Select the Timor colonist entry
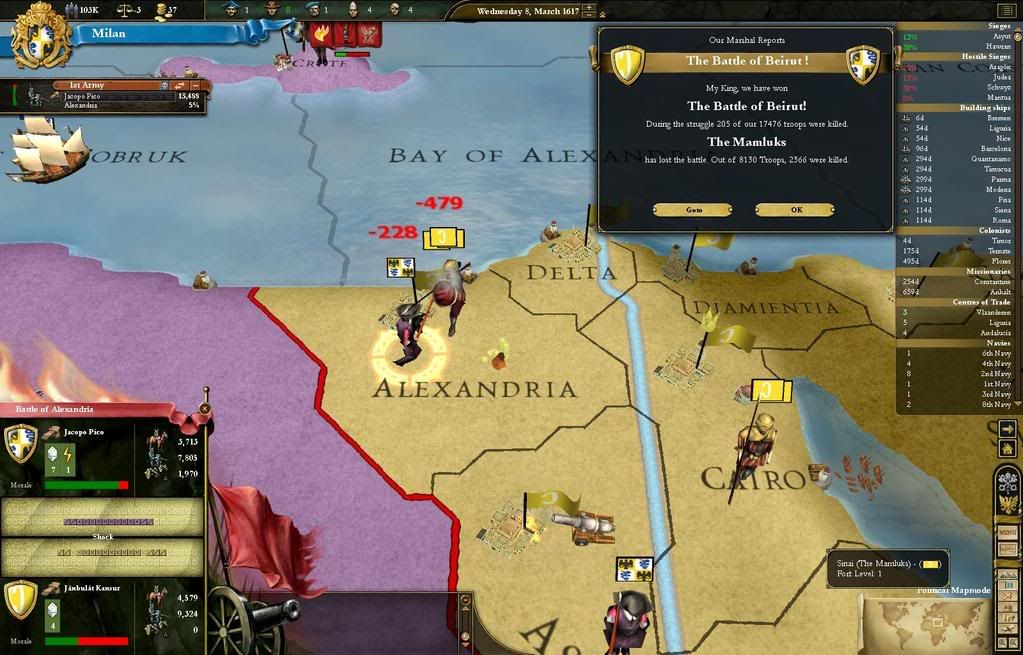This screenshot has width=1023, height=655. 958,241
